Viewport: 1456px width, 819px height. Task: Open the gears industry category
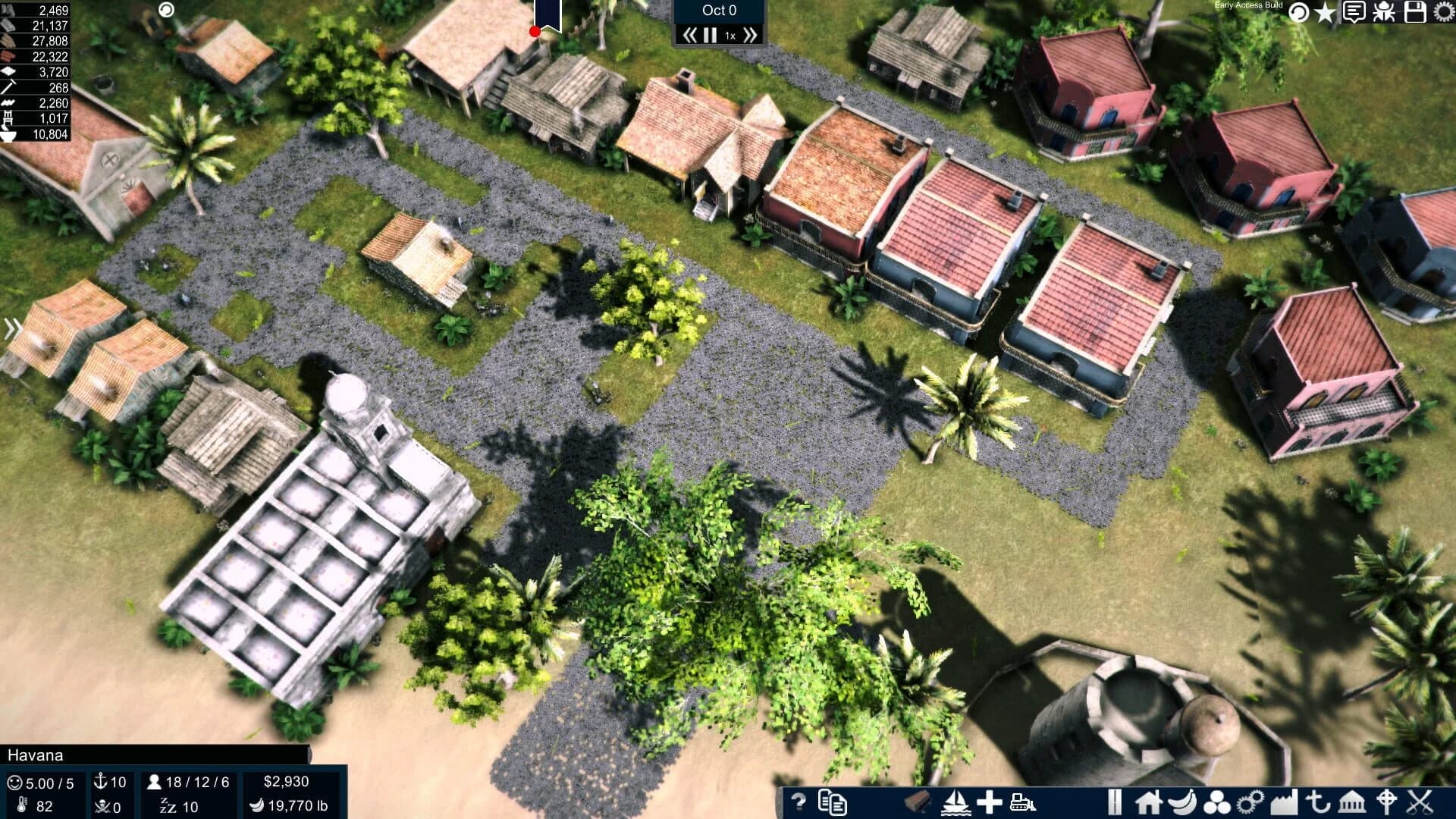(x=1250, y=802)
